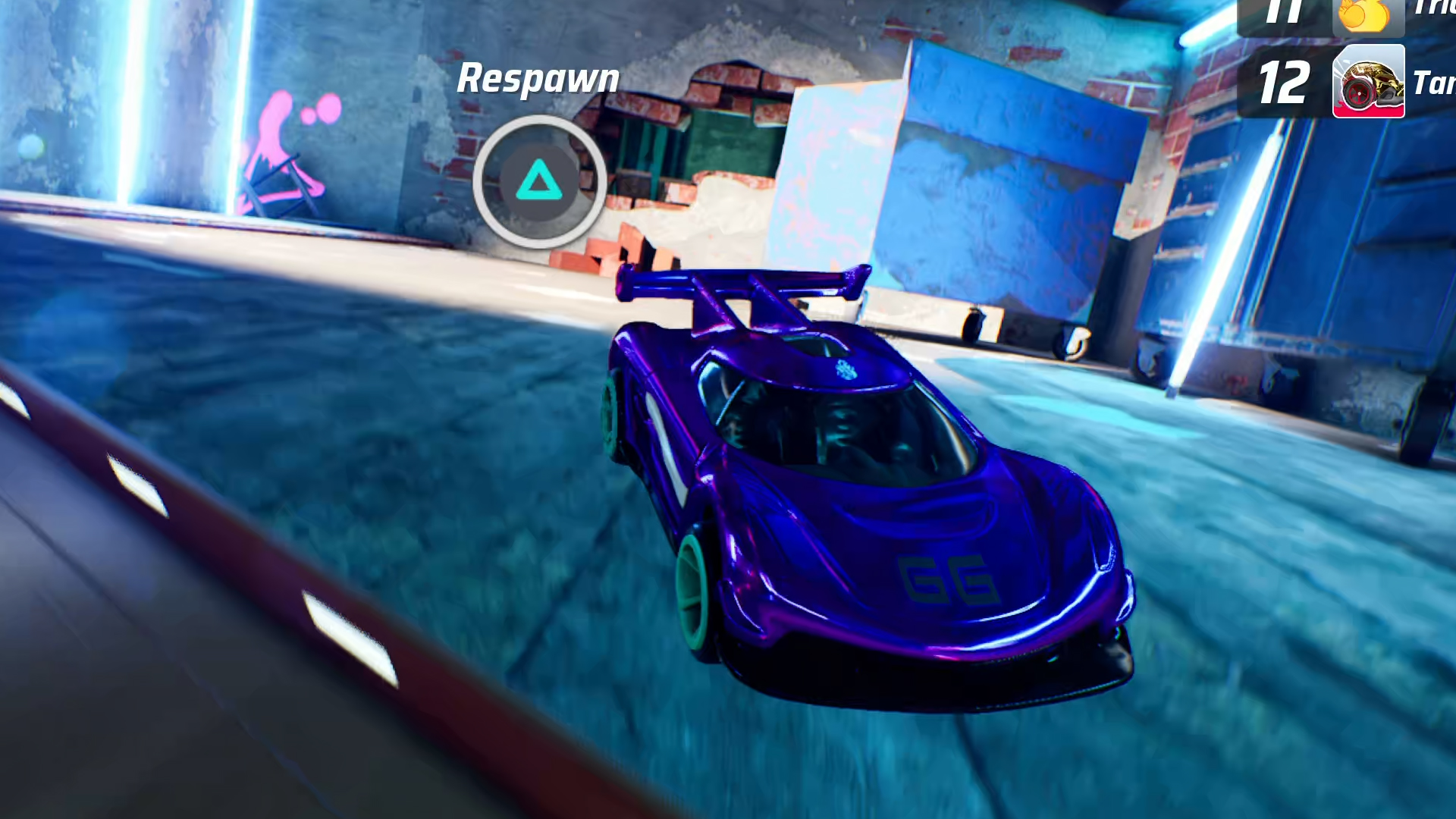This screenshot has height=819, width=1456.
Task: Select the 11th place flame avatar
Action: [x=1368, y=15]
